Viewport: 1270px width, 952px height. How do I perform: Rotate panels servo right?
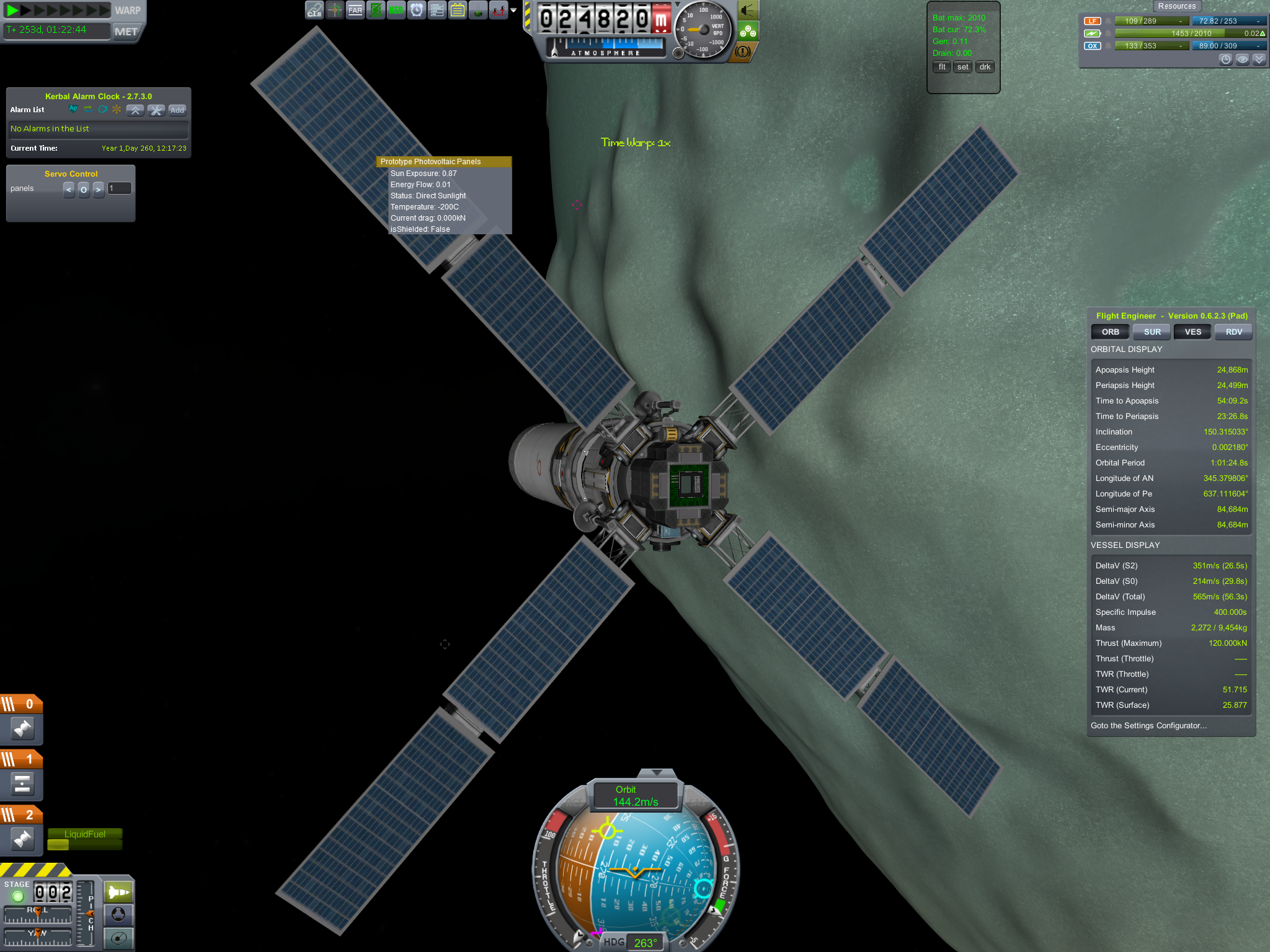click(x=99, y=189)
